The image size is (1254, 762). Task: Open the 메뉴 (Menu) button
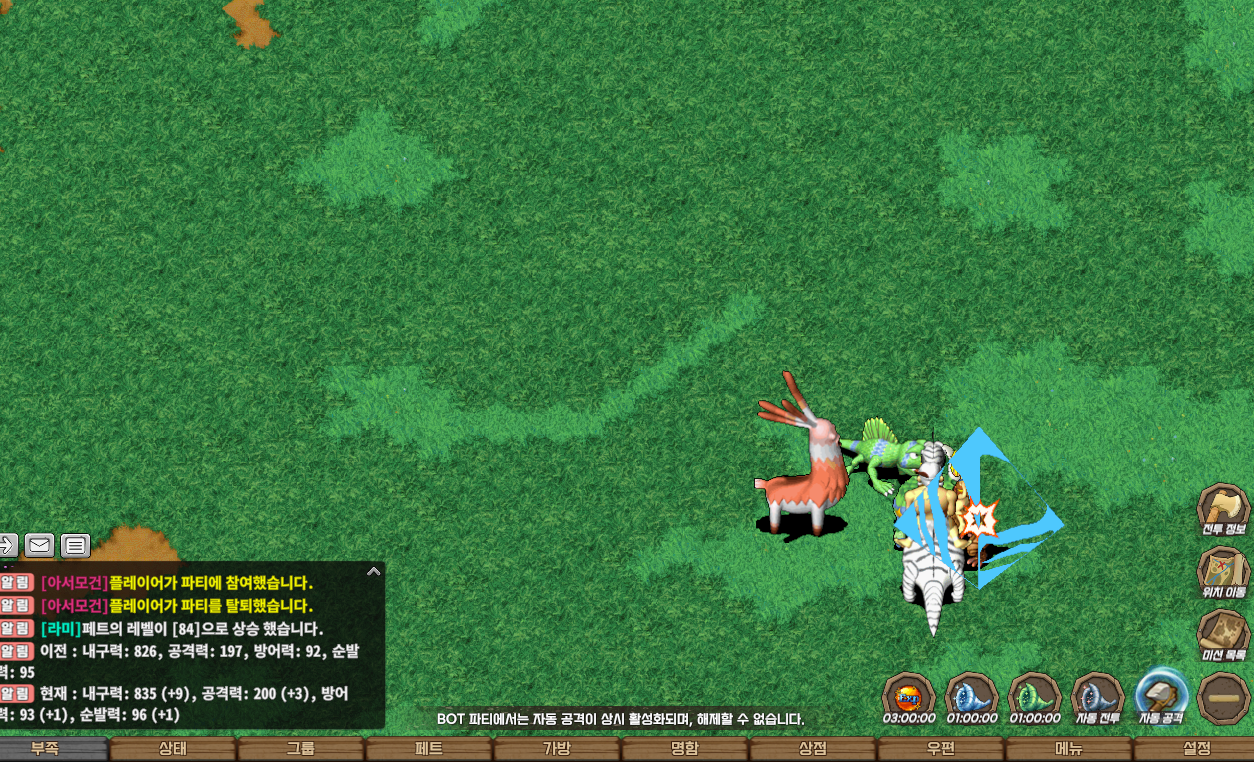tap(1068, 749)
